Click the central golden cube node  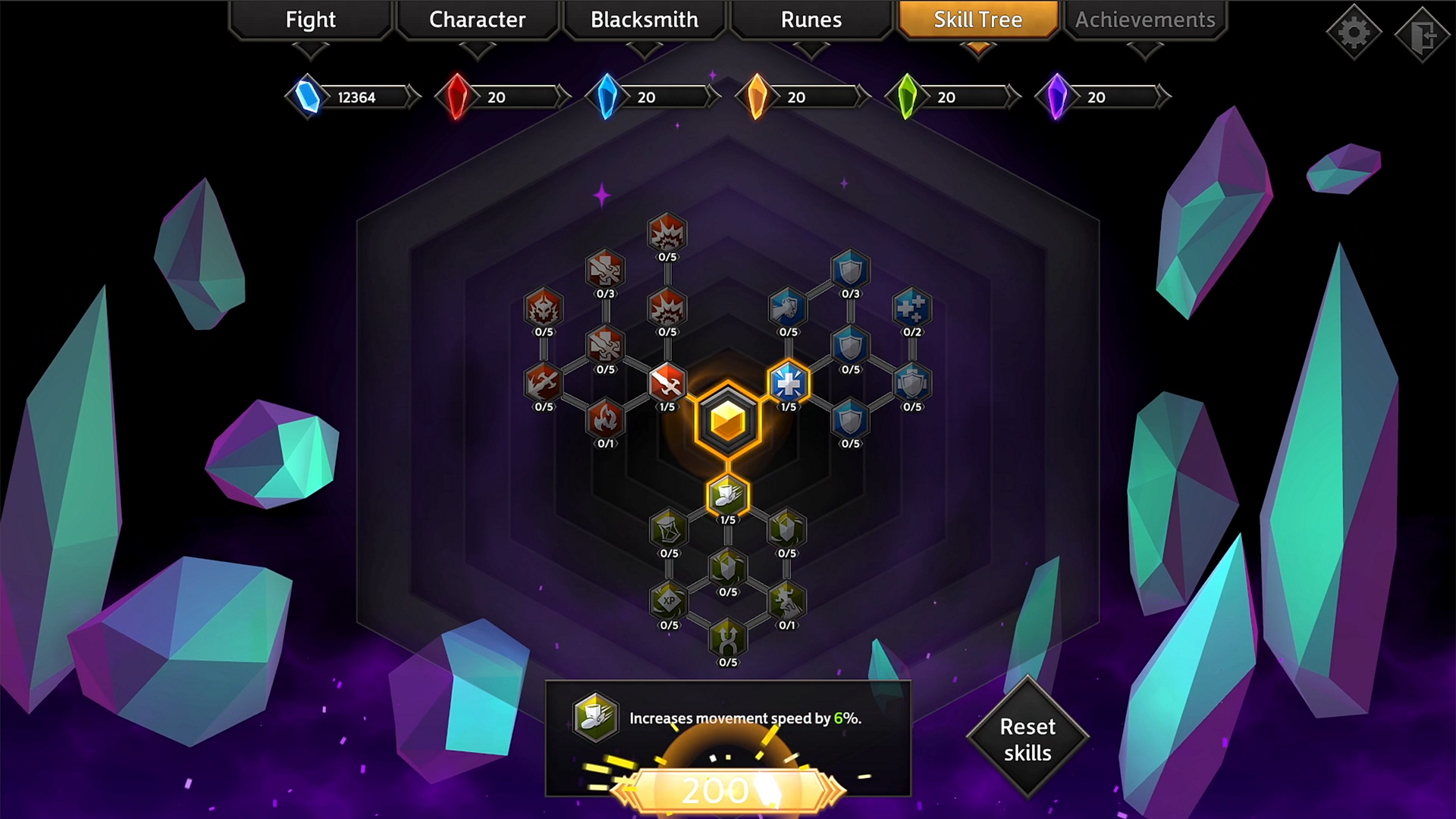coord(726,417)
